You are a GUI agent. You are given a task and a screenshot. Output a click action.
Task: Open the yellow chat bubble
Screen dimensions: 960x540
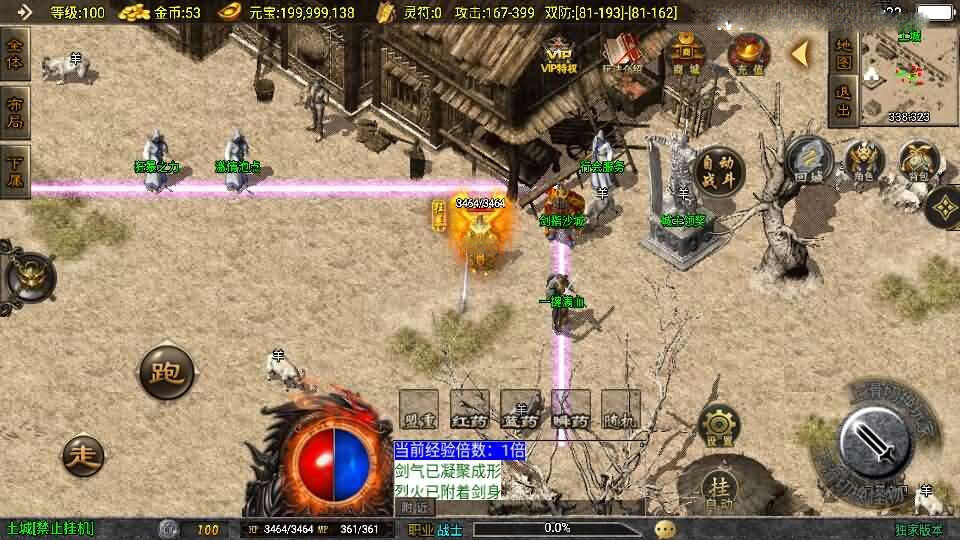click(x=665, y=528)
